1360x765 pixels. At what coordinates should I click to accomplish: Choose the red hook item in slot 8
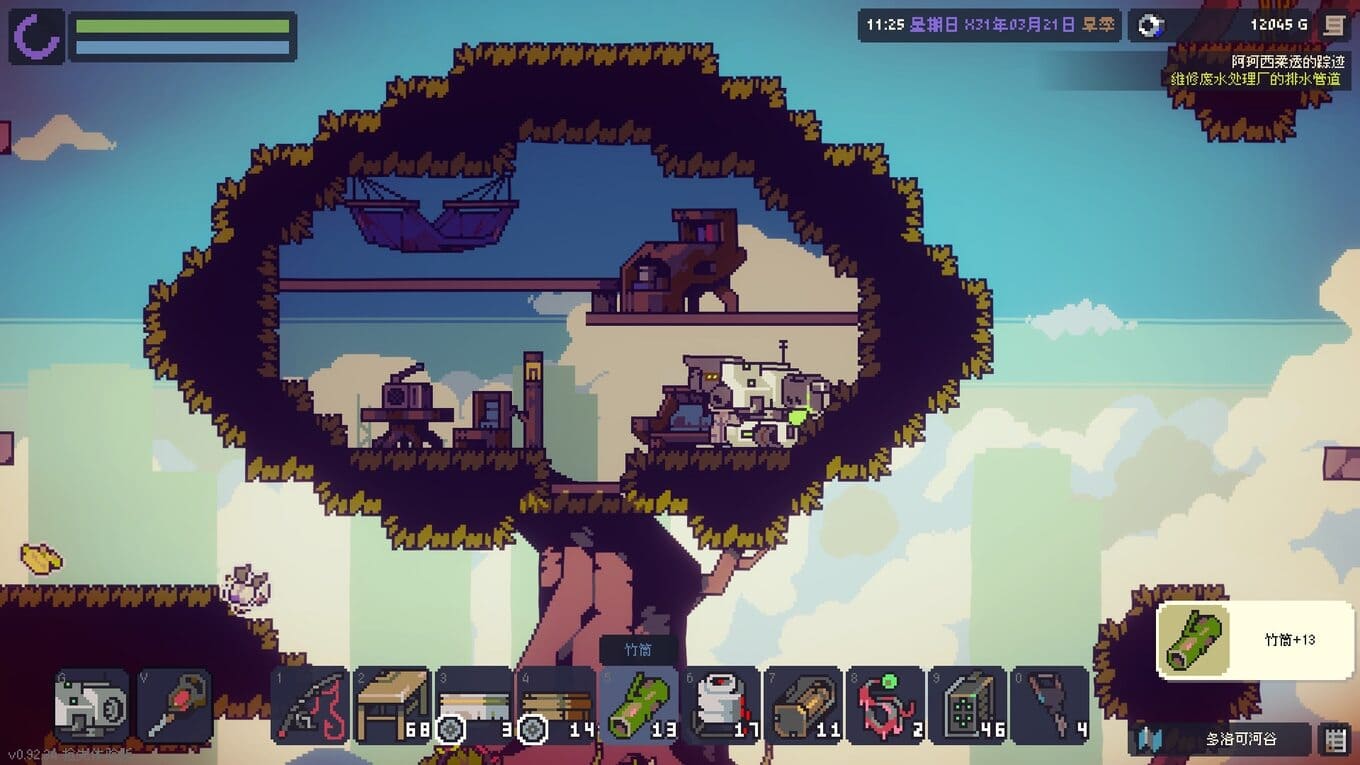point(886,704)
